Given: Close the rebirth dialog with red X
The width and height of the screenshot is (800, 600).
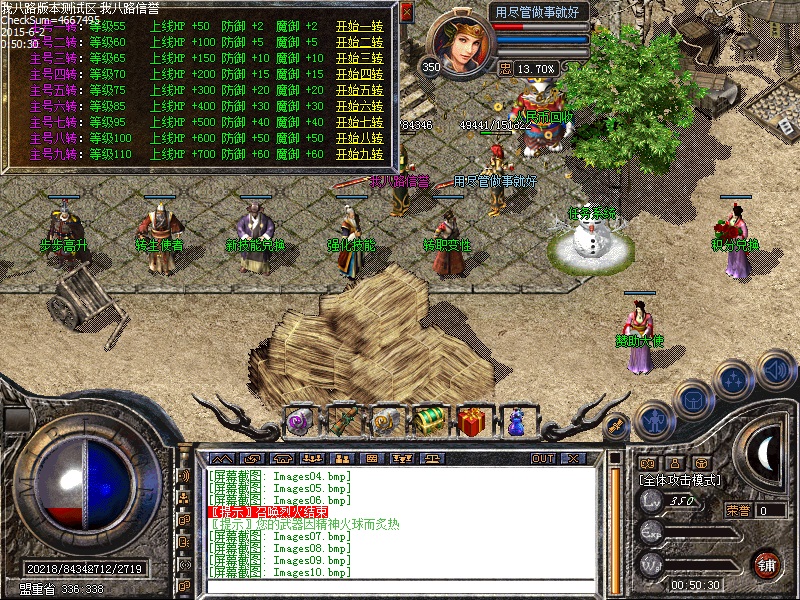Looking at the screenshot, I should (406, 13).
